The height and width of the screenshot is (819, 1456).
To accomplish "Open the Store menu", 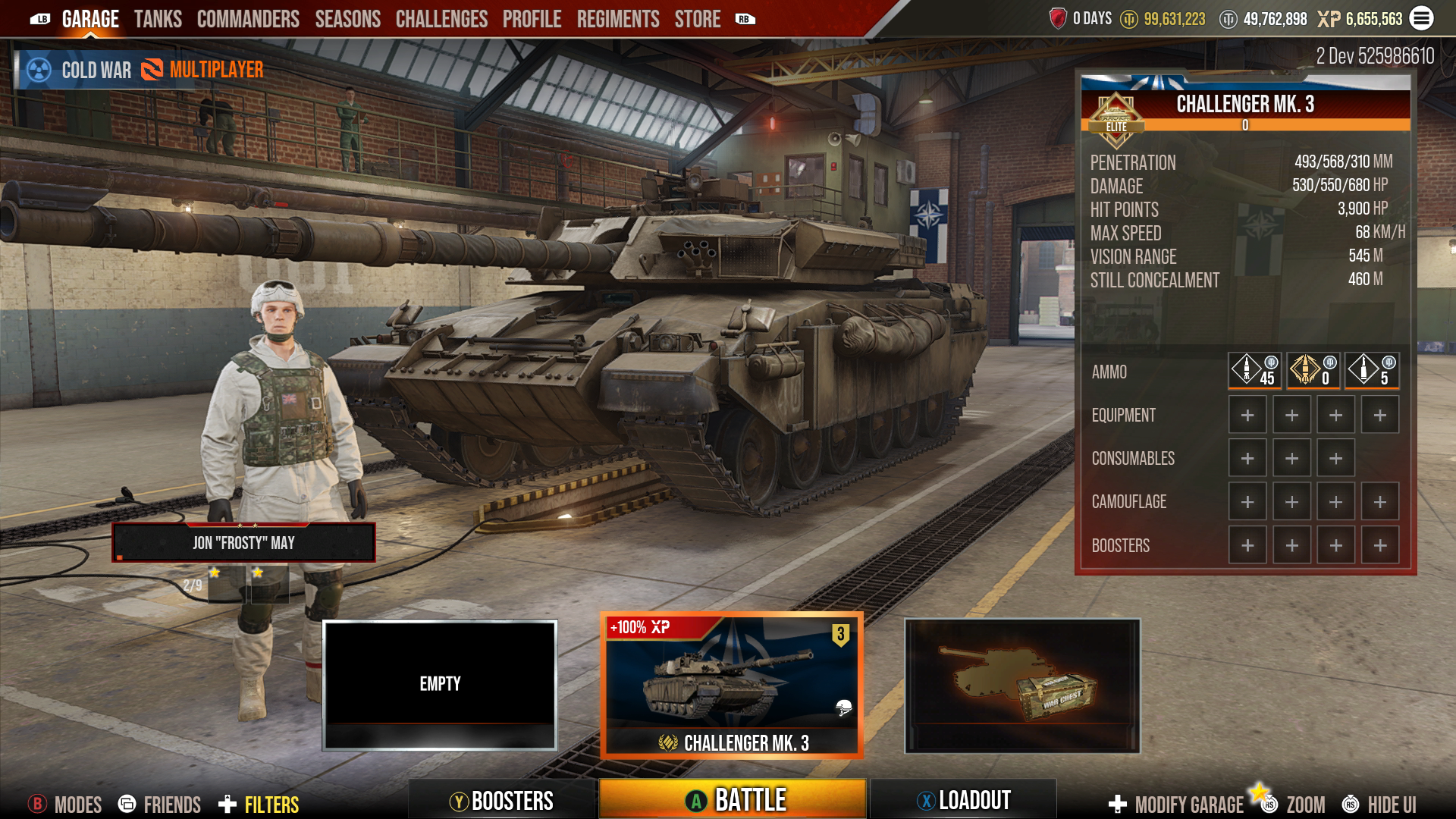I will [697, 18].
